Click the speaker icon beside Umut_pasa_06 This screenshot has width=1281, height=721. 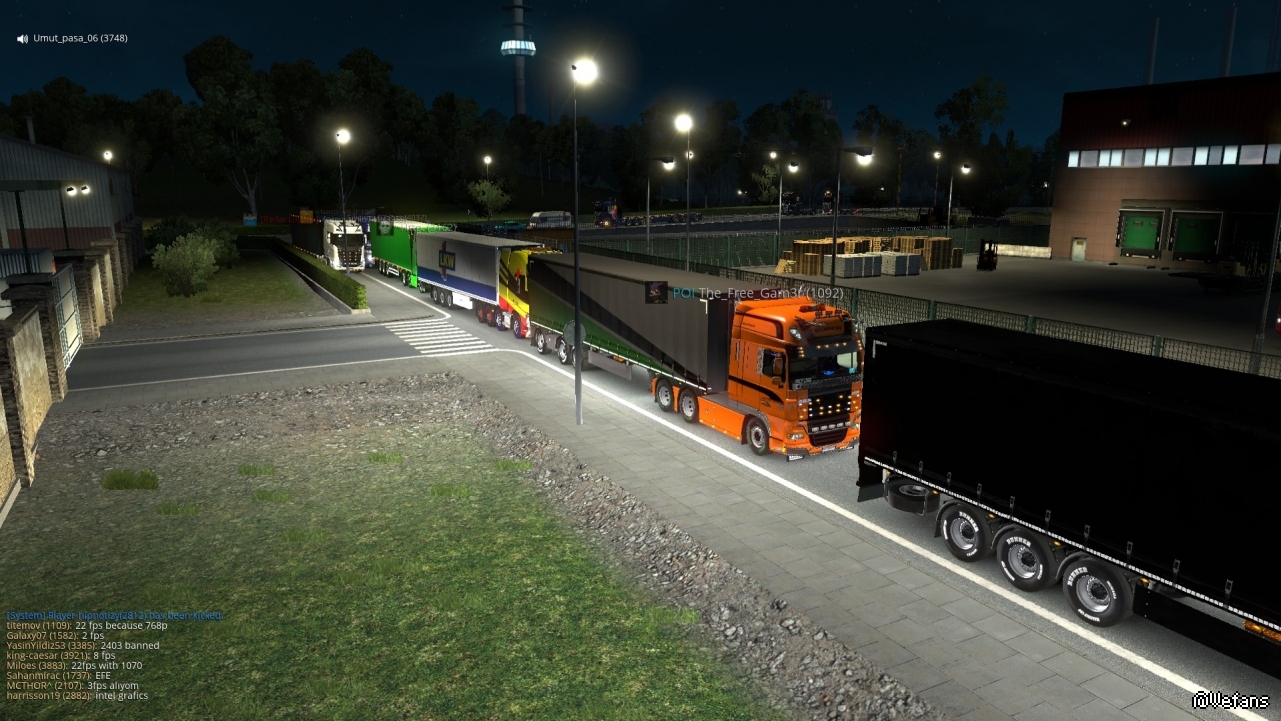click(x=22, y=39)
